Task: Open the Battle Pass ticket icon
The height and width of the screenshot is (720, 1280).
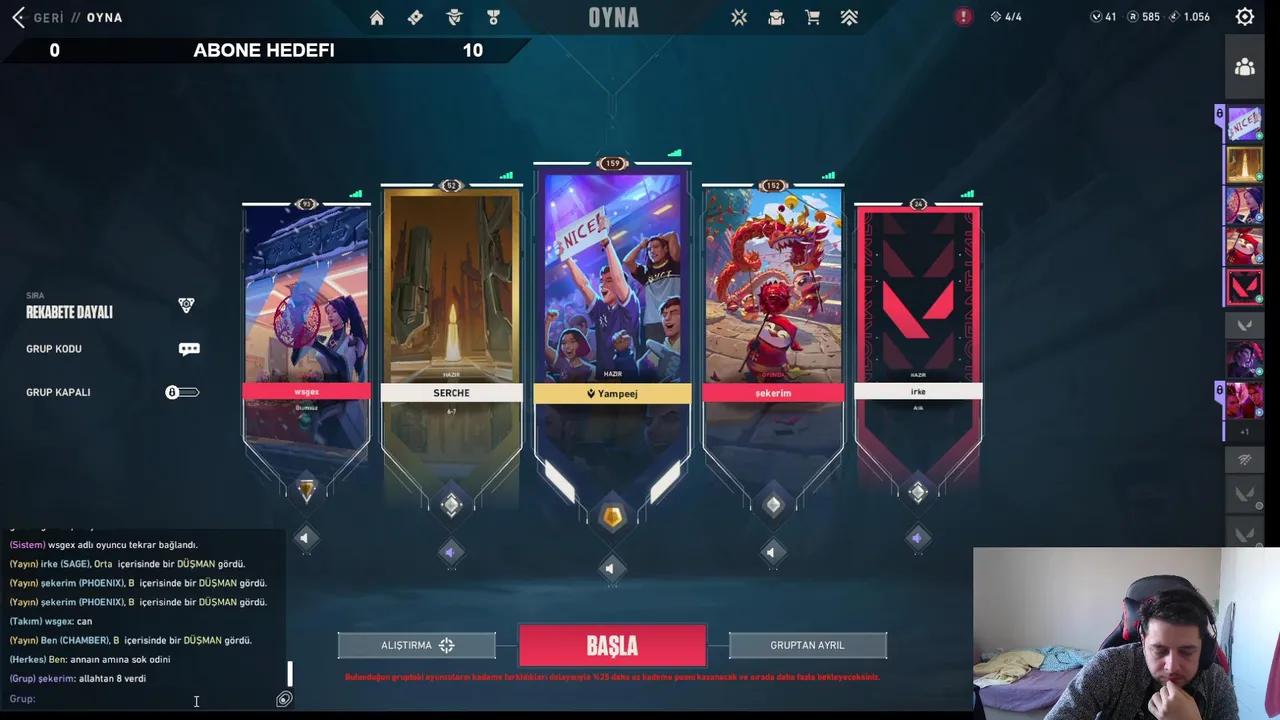Action: [x=415, y=17]
